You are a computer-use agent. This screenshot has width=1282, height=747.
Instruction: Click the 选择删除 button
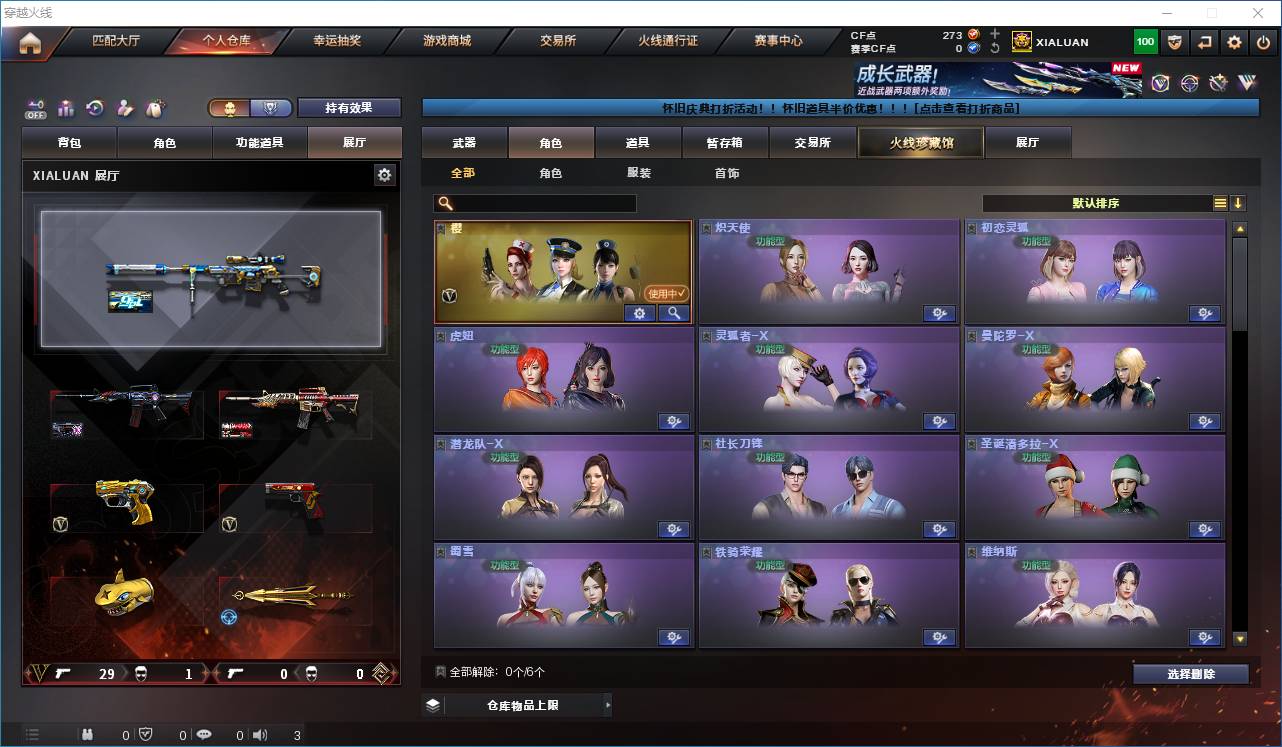pos(1190,673)
